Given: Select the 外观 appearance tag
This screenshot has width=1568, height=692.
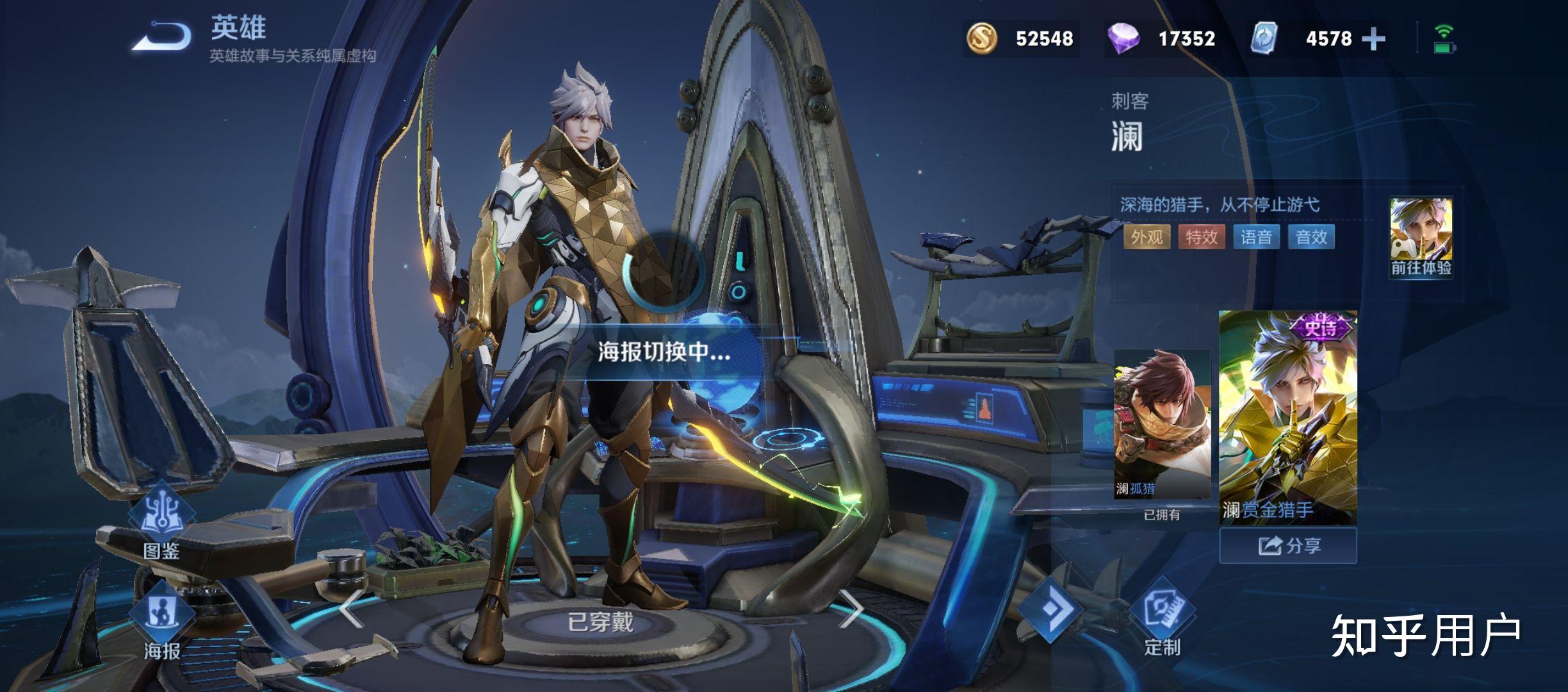Looking at the screenshot, I should pyautogui.click(x=1147, y=237).
